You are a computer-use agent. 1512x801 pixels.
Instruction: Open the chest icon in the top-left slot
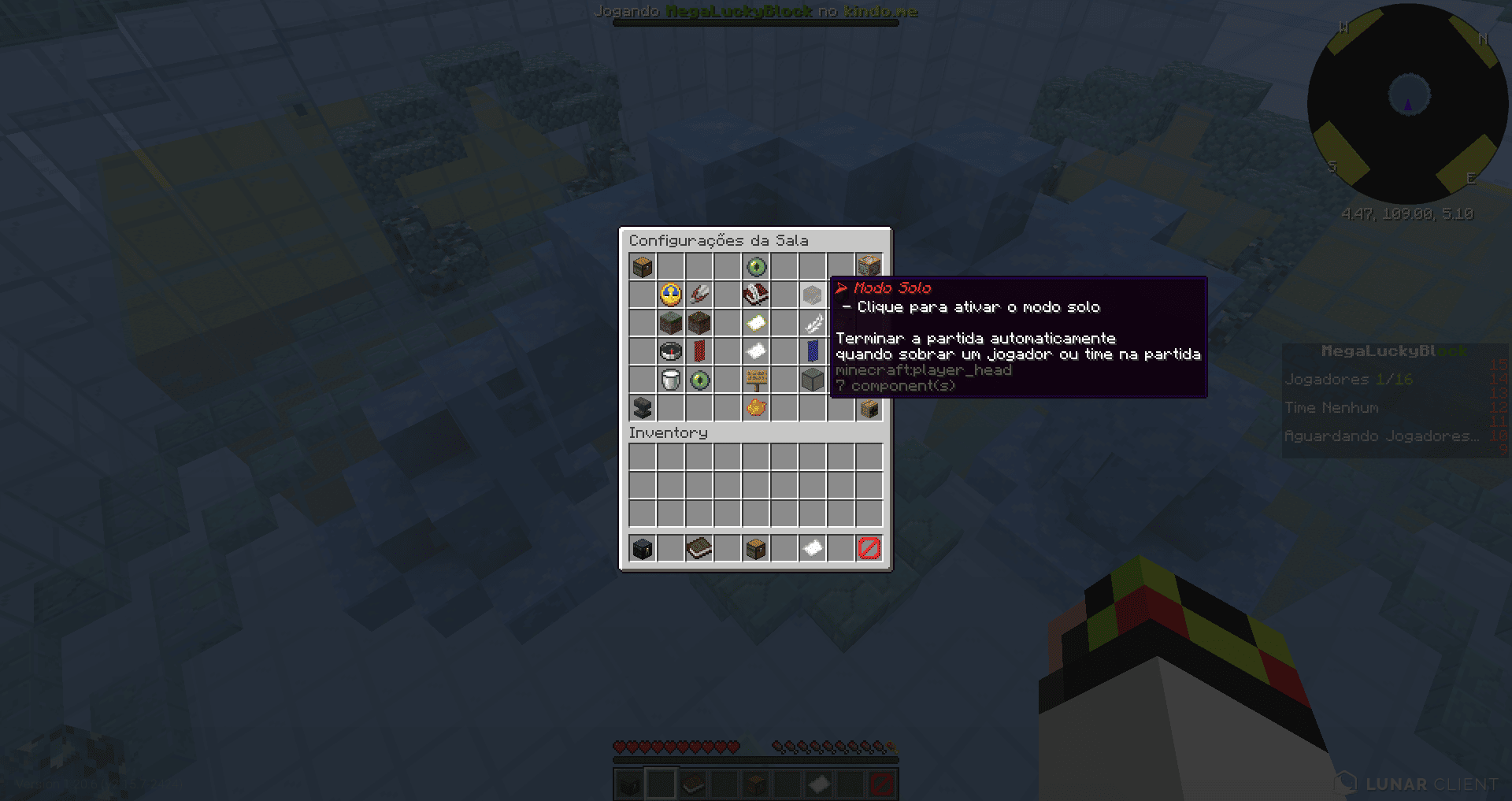click(x=643, y=267)
